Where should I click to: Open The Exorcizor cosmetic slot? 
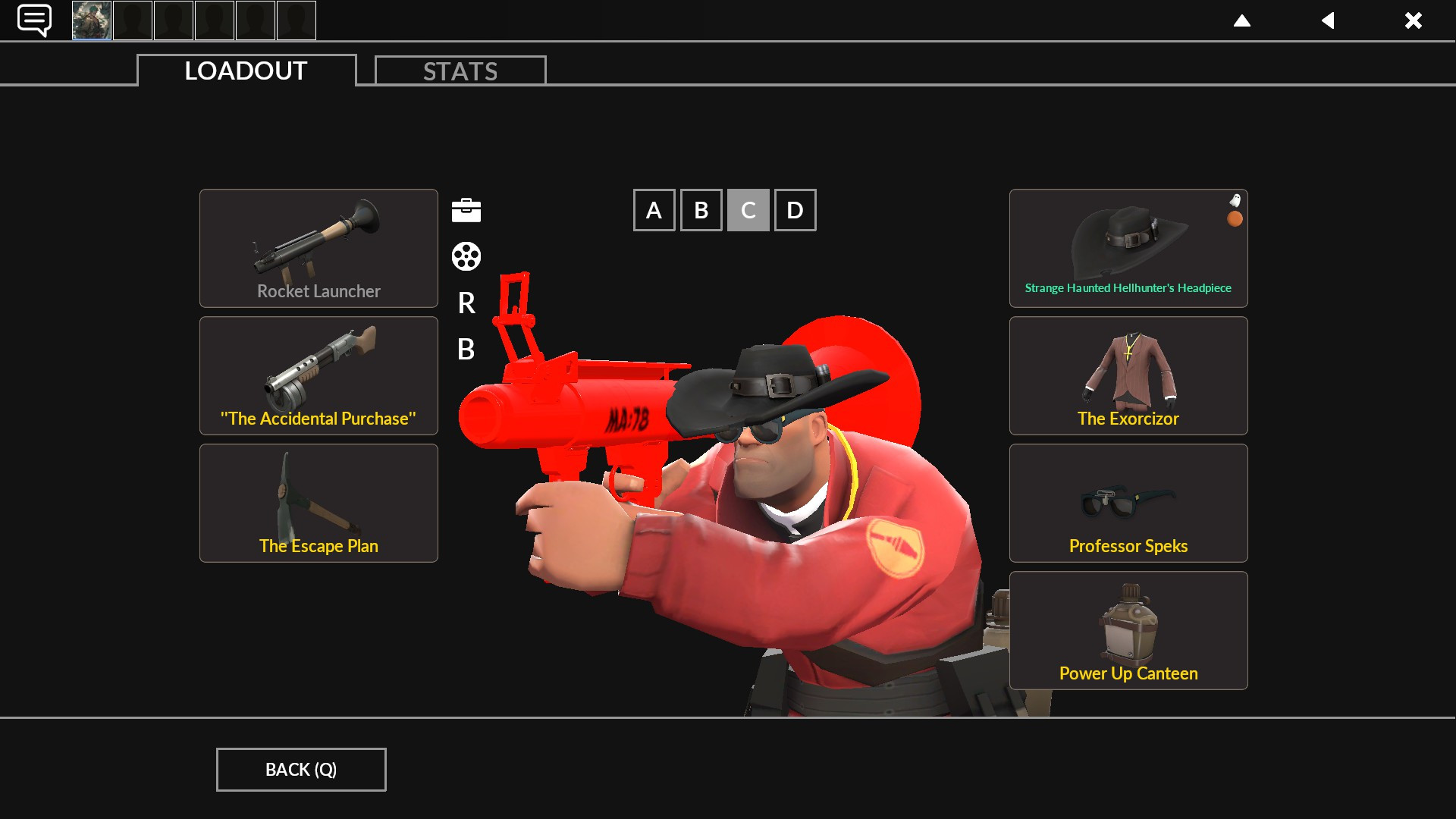click(x=1128, y=375)
